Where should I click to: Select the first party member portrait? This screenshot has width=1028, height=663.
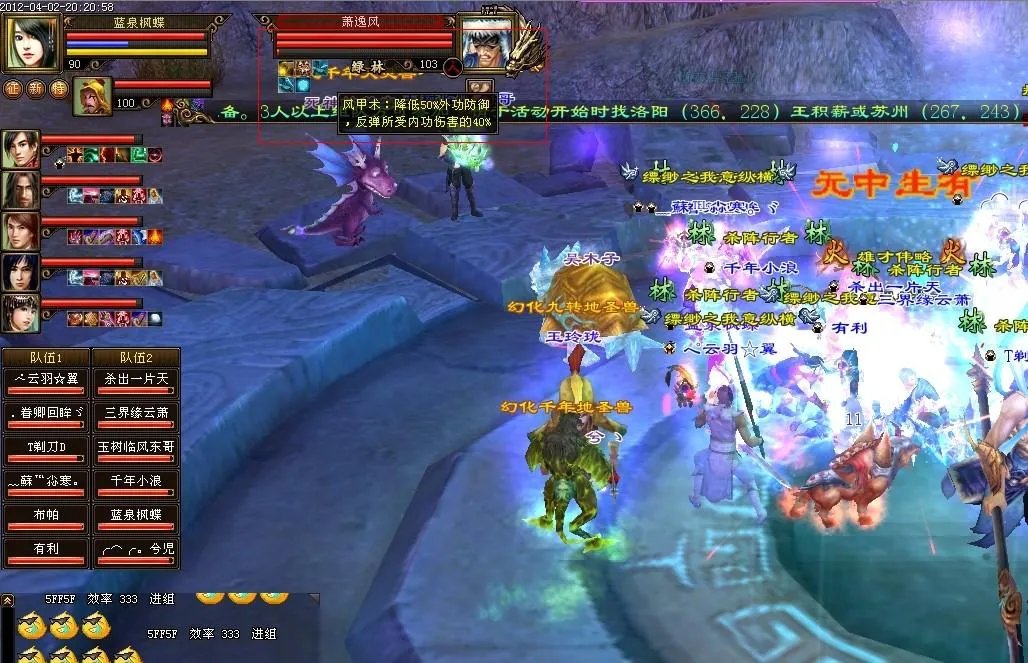[x=21, y=149]
